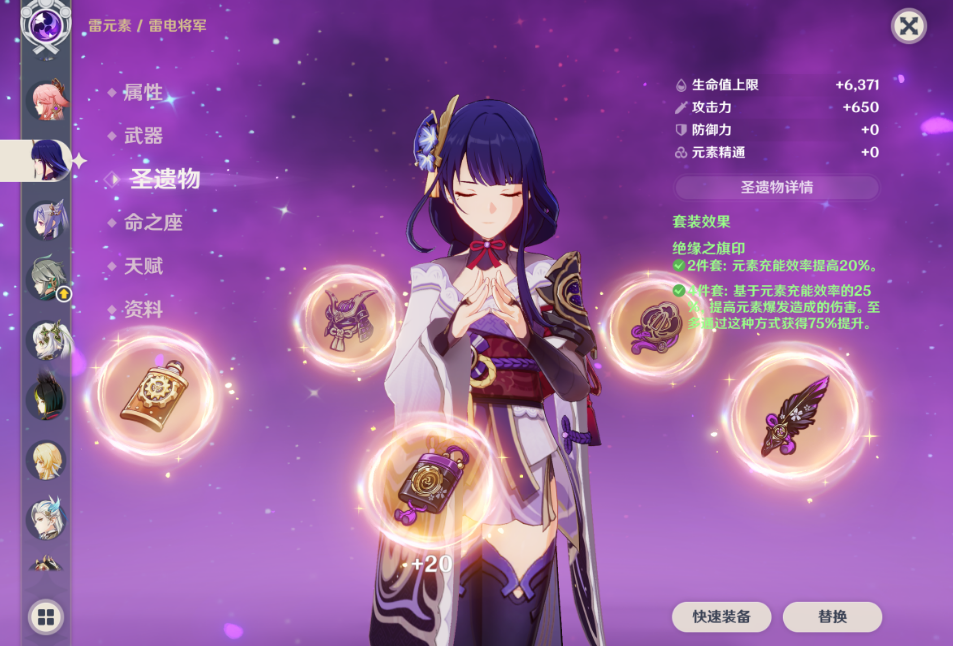Go to the 天赋 talents section
Screen dimensions: 953x646
pyautogui.click(x=143, y=266)
